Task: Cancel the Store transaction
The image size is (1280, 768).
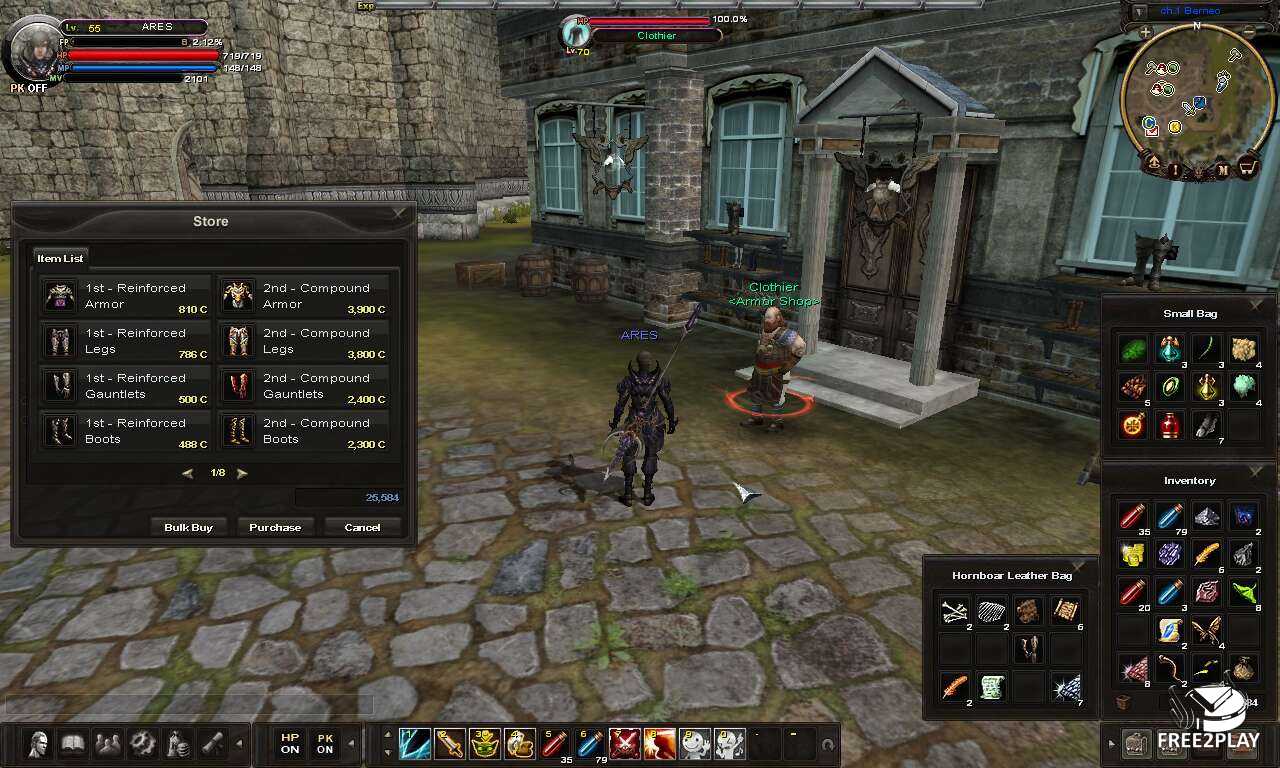Action: click(x=362, y=527)
